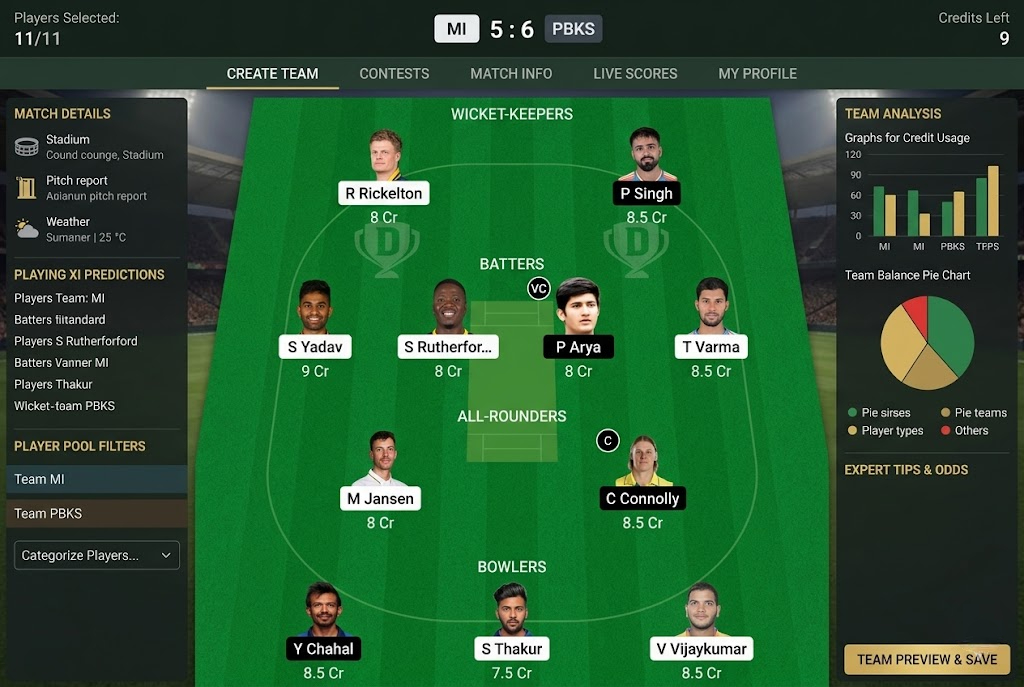The image size is (1024, 687).
Task: Open the Match Info tab
Action: click(x=511, y=74)
